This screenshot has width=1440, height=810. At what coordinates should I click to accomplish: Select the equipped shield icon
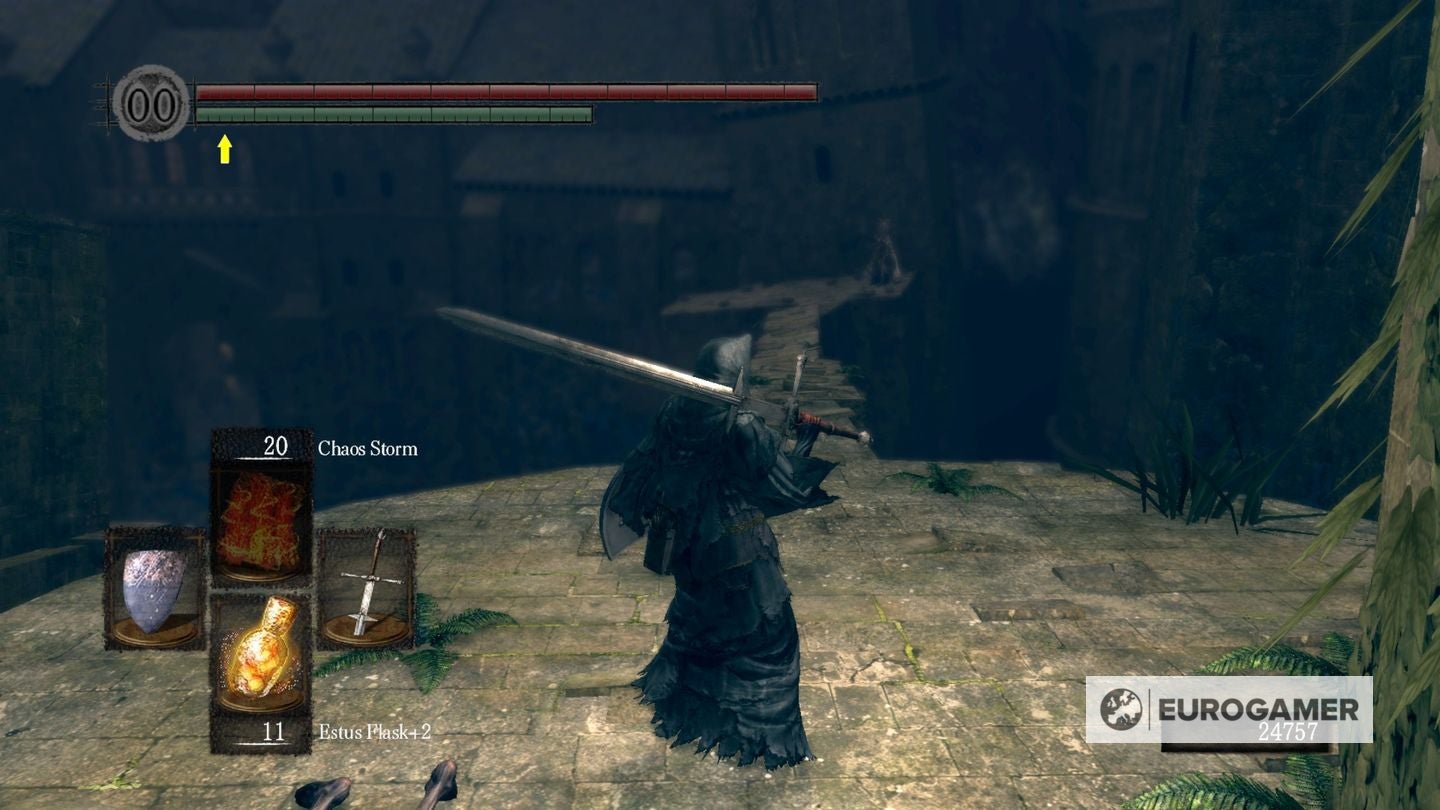coord(152,588)
